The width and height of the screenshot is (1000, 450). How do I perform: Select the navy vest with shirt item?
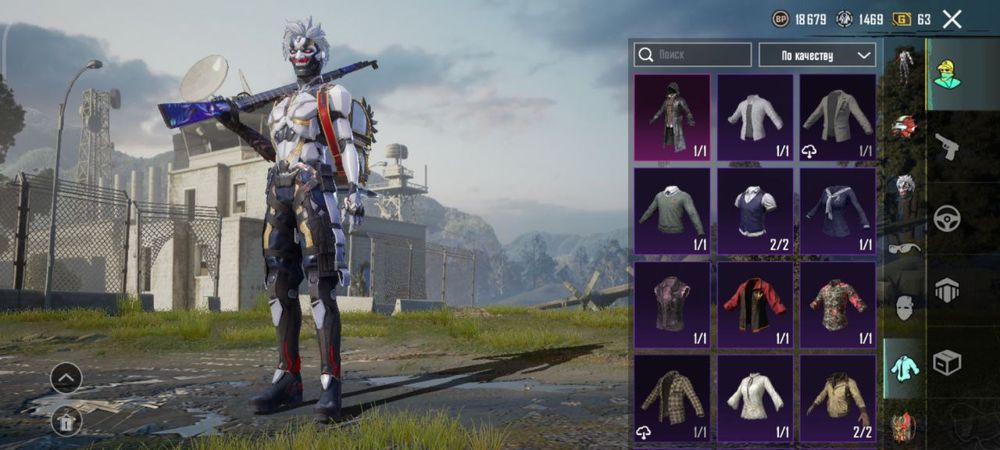click(x=755, y=211)
